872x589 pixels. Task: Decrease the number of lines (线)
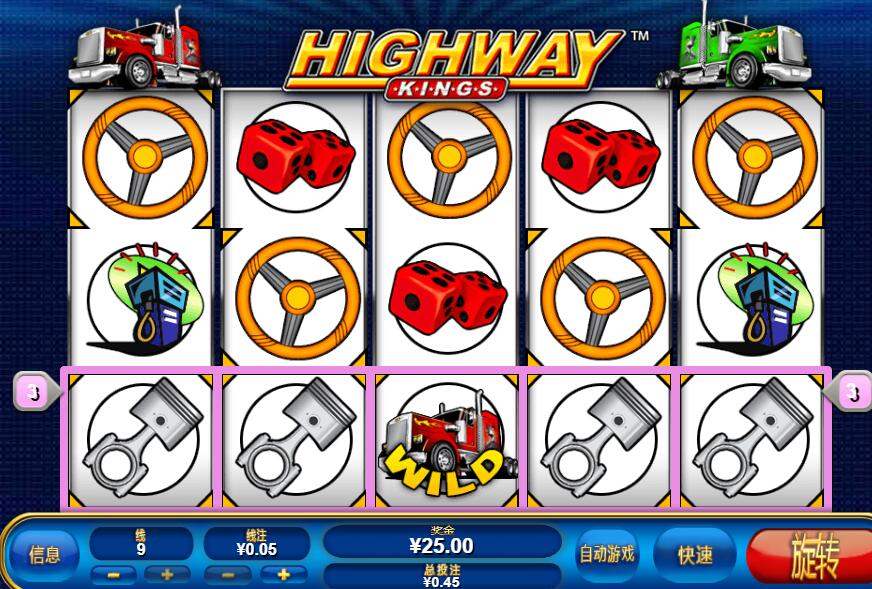pyautogui.click(x=114, y=575)
